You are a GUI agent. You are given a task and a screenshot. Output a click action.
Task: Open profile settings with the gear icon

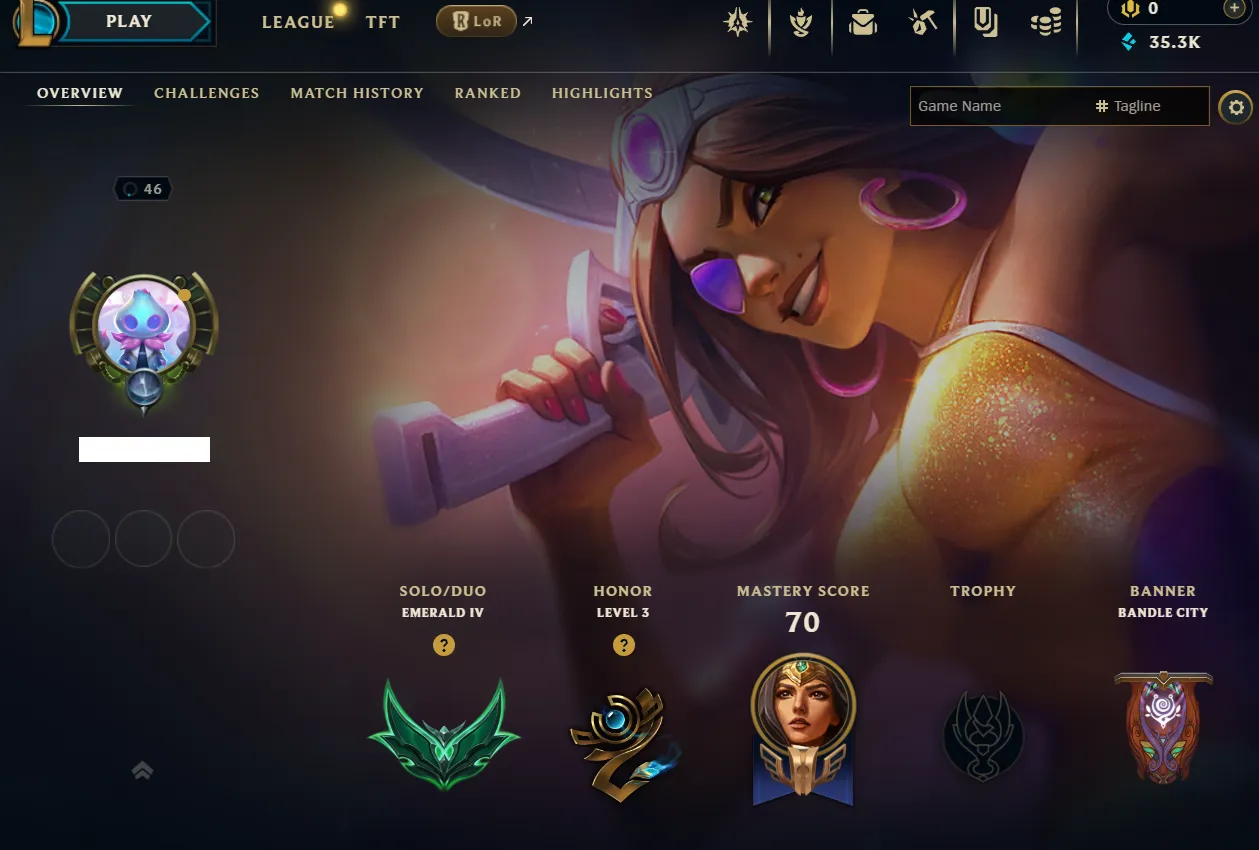tap(1235, 107)
